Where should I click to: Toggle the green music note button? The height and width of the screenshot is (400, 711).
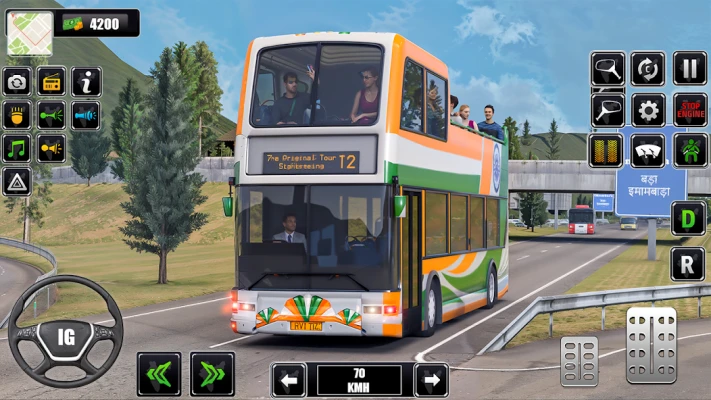pyautogui.click(x=18, y=149)
